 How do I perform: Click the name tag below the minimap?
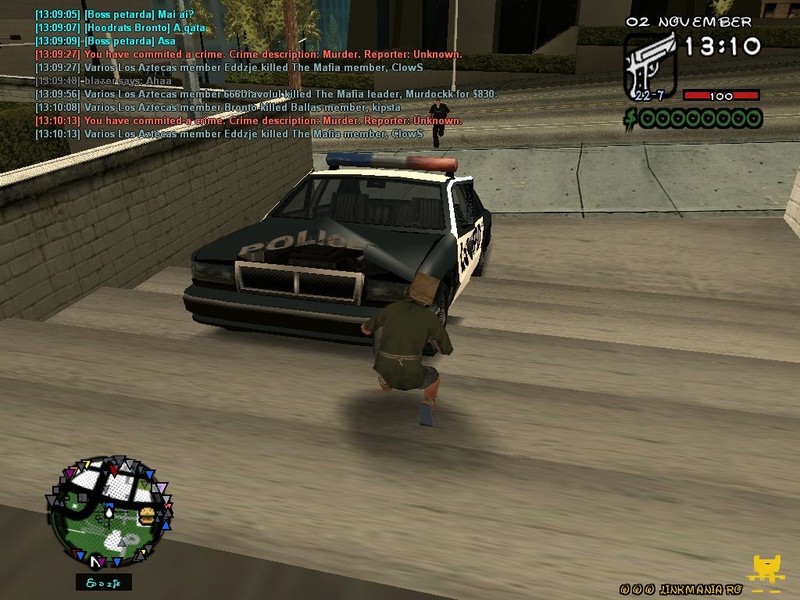point(103,582)
